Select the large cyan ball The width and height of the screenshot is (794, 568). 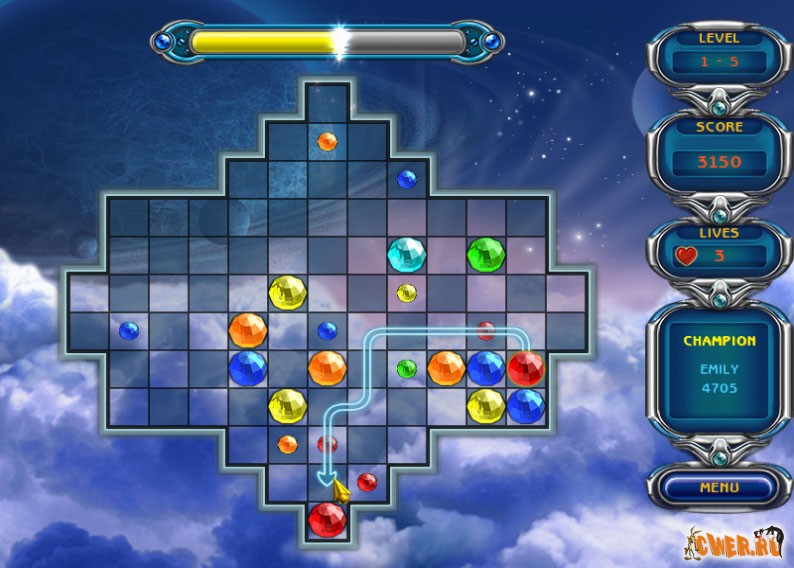tap(407, 253)
